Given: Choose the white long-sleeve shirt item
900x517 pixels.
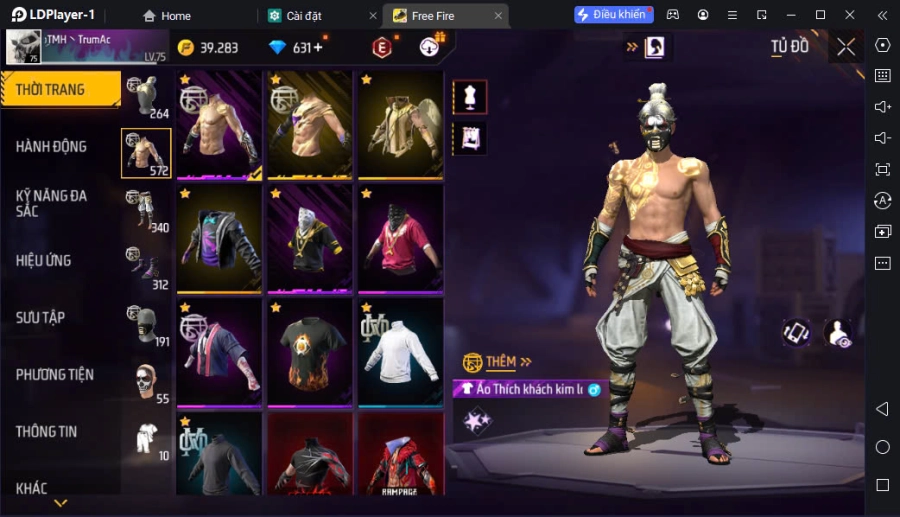Looking at the screenshot, I should pyautogui.click(x=400, y=352).
